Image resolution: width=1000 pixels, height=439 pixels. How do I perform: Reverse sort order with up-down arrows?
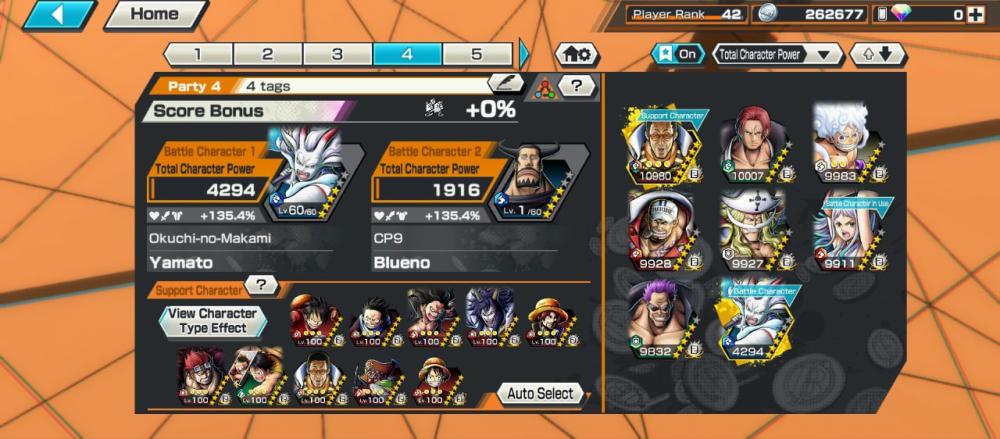(876, 54)
